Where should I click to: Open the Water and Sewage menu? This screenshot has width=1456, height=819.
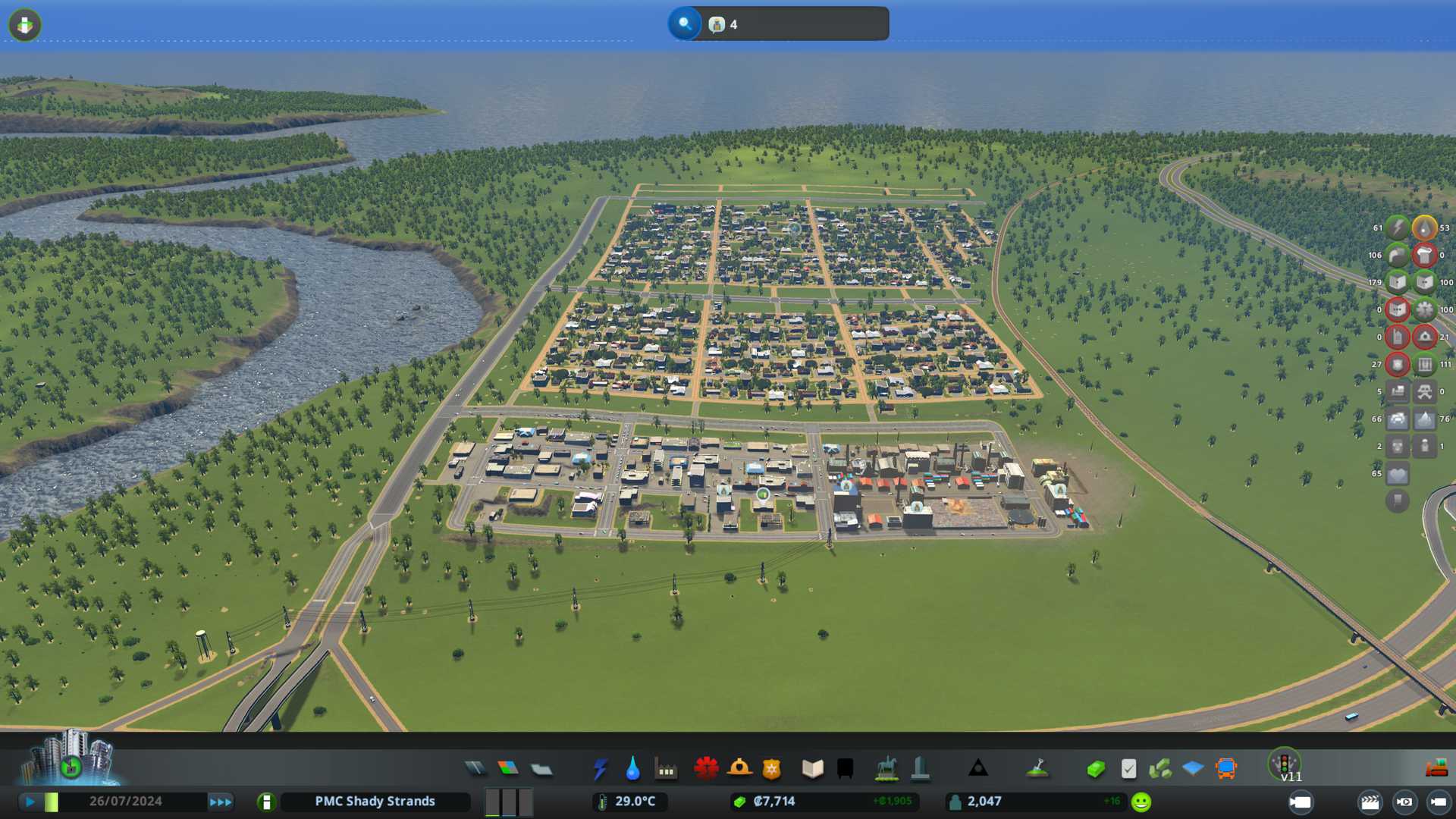[x=632, y=769]
